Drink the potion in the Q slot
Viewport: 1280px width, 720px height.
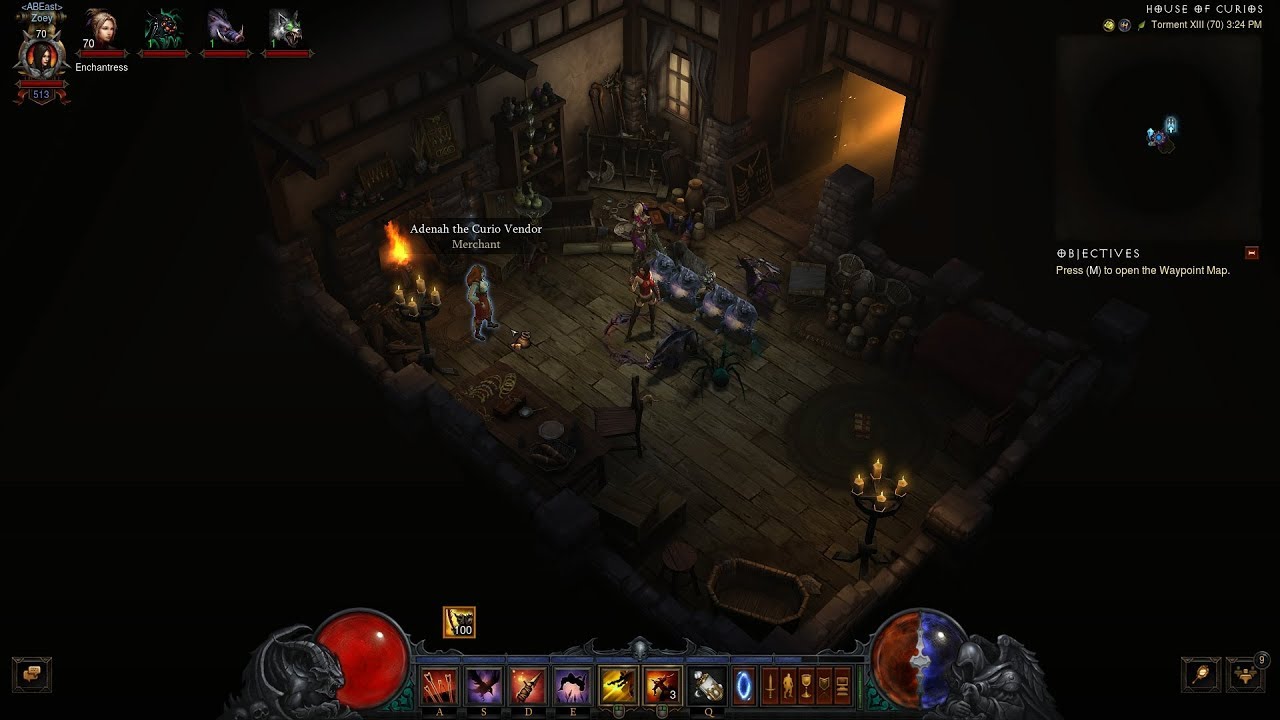click(x=707, y=686)
